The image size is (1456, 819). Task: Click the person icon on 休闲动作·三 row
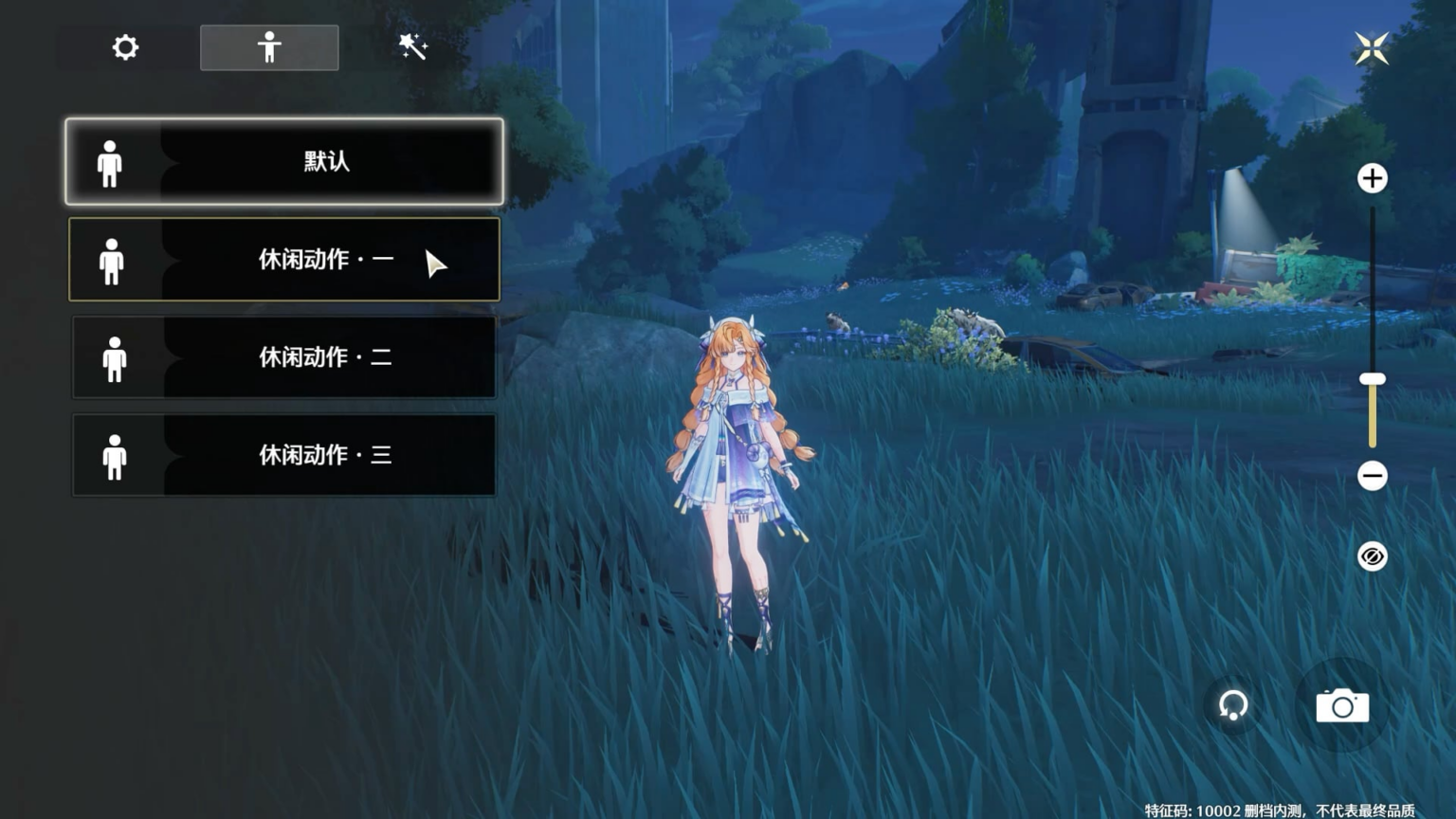click(x=115, y=455)
